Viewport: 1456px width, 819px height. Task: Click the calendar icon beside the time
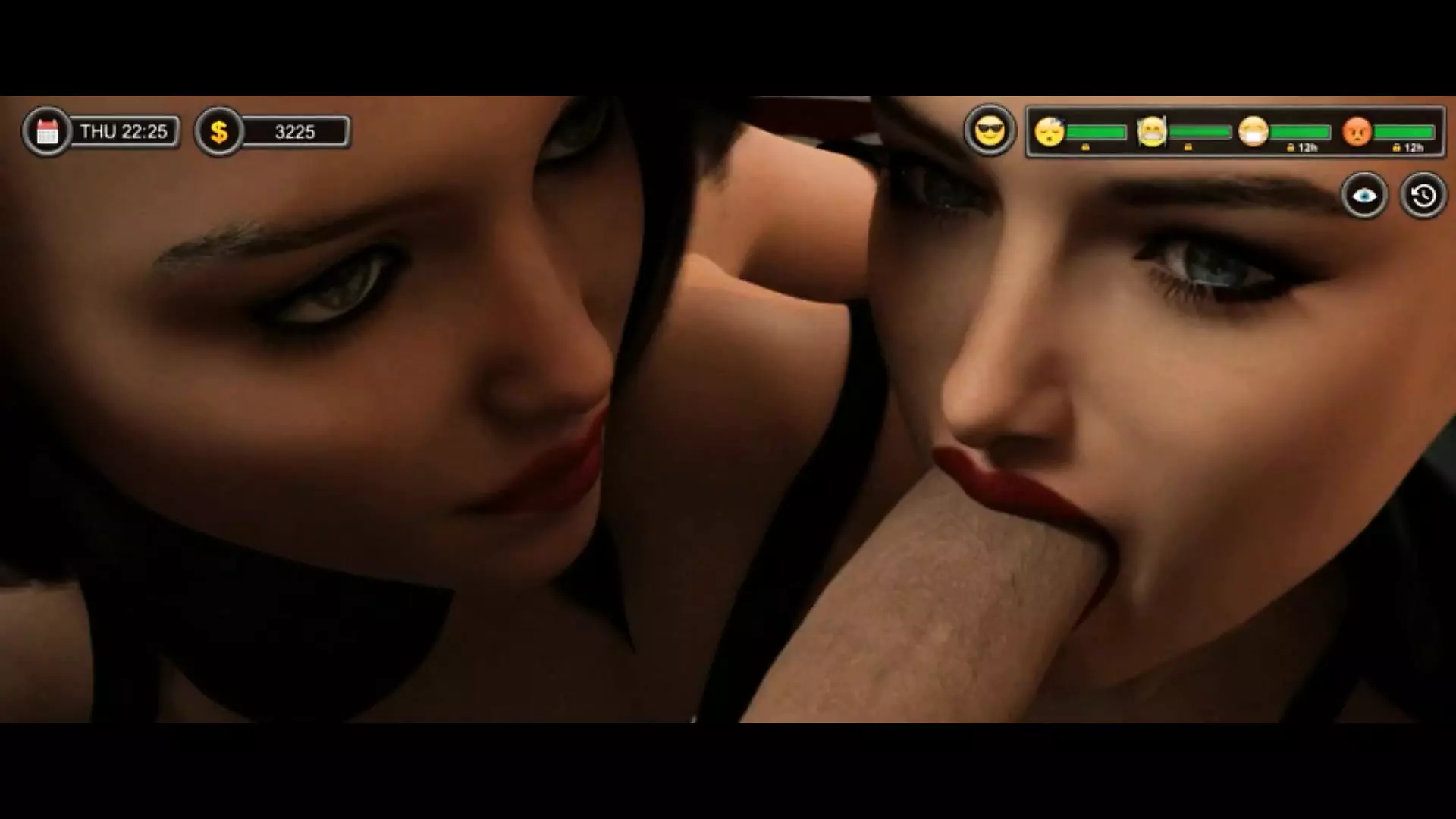point(47,132)
